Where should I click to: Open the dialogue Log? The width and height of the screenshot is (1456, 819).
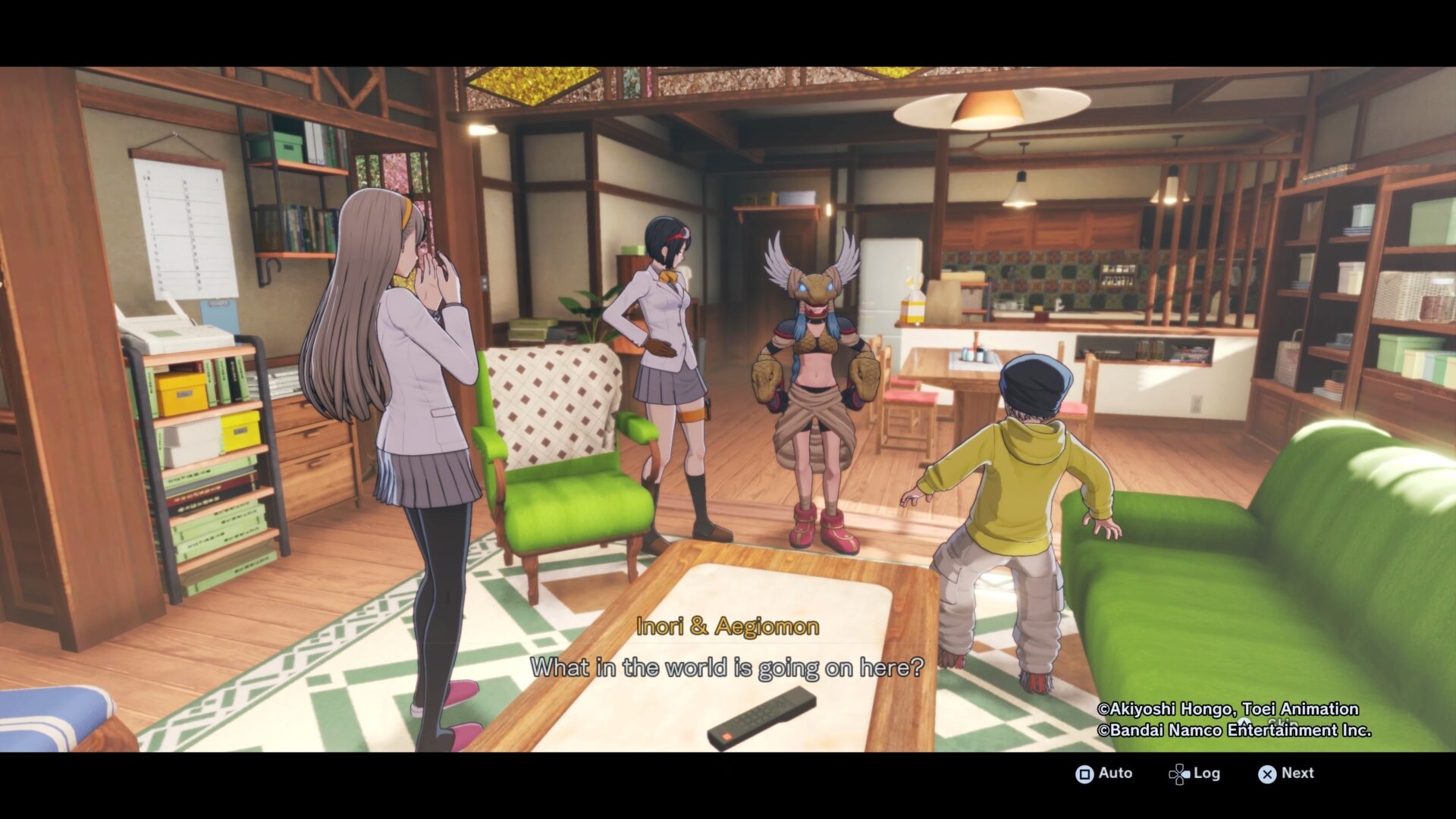pos(1194,773)
